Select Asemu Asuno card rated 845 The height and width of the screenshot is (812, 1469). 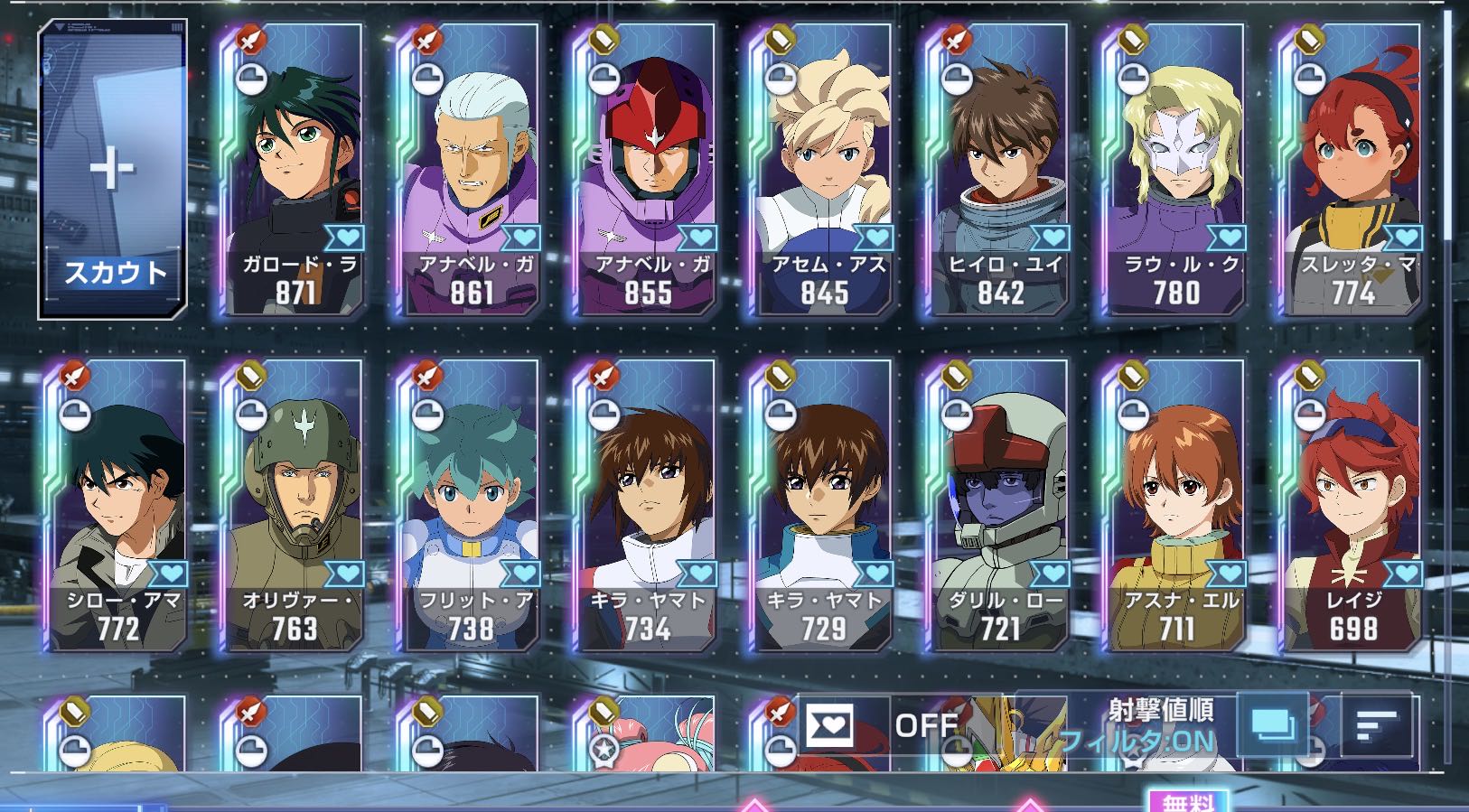(822, 172)
